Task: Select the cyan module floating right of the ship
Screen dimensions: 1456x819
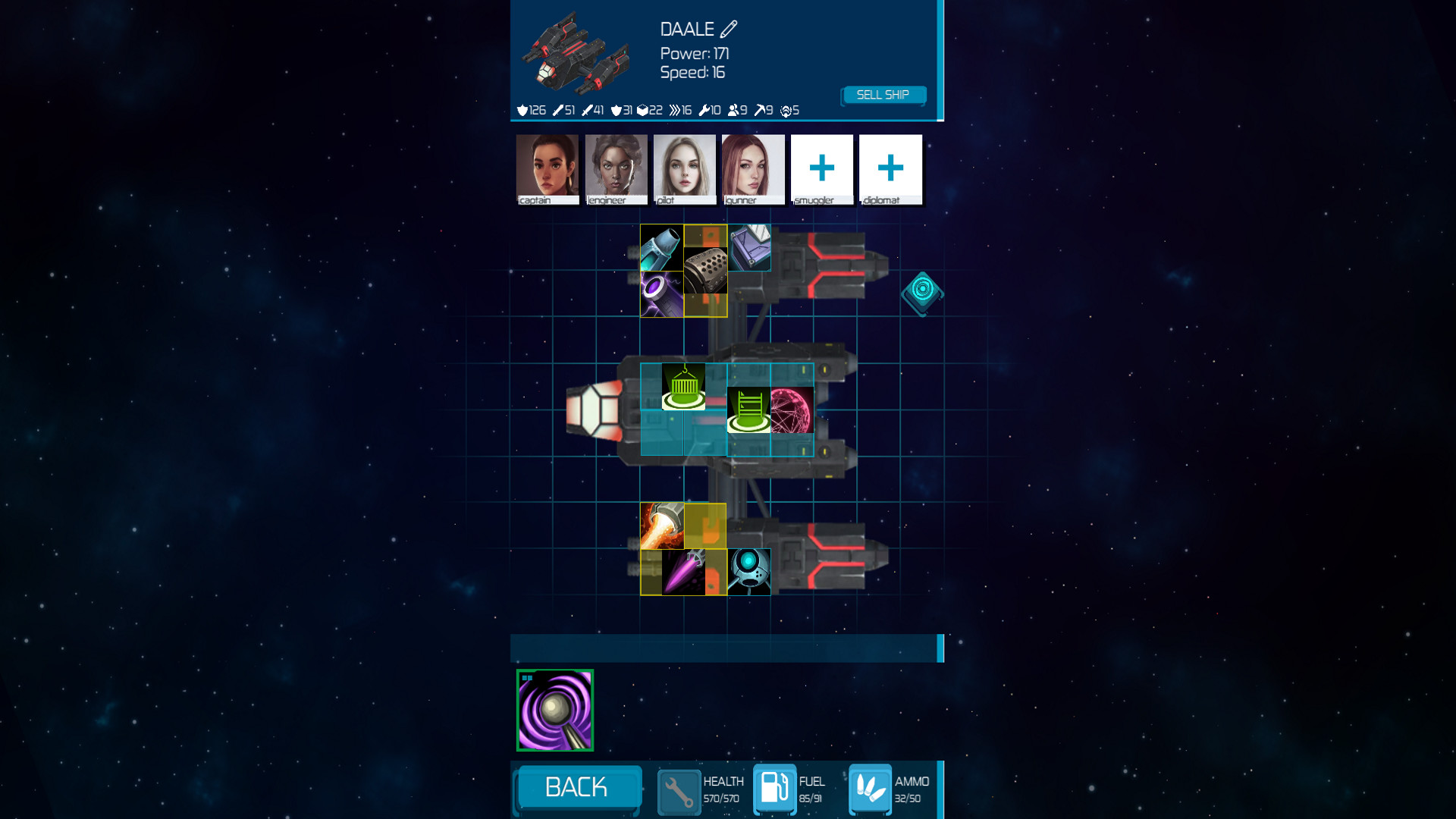Action: pos(923,292)
